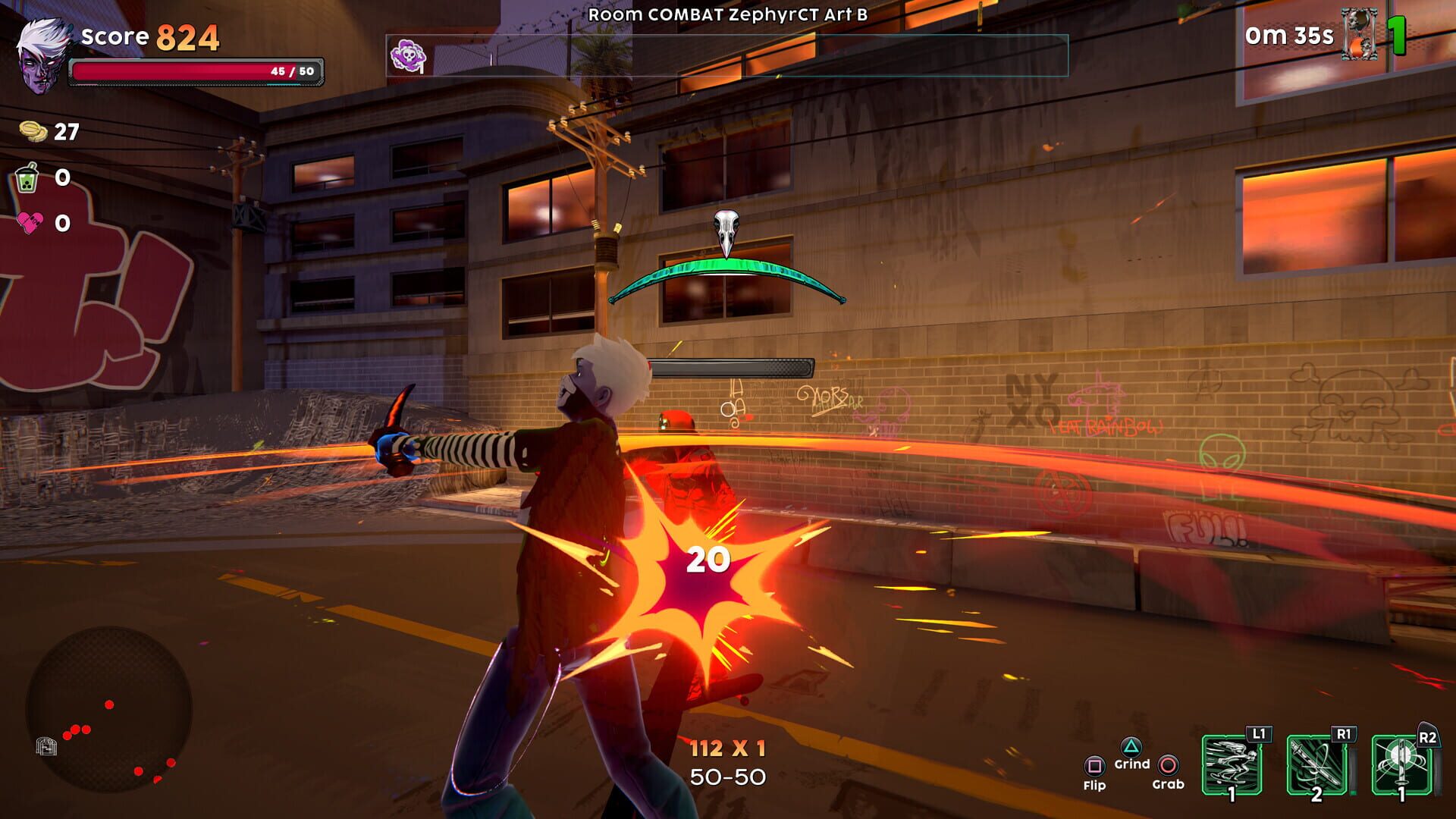
Task: Select the white-haired character portrait
Action: [x=42, y=57]
